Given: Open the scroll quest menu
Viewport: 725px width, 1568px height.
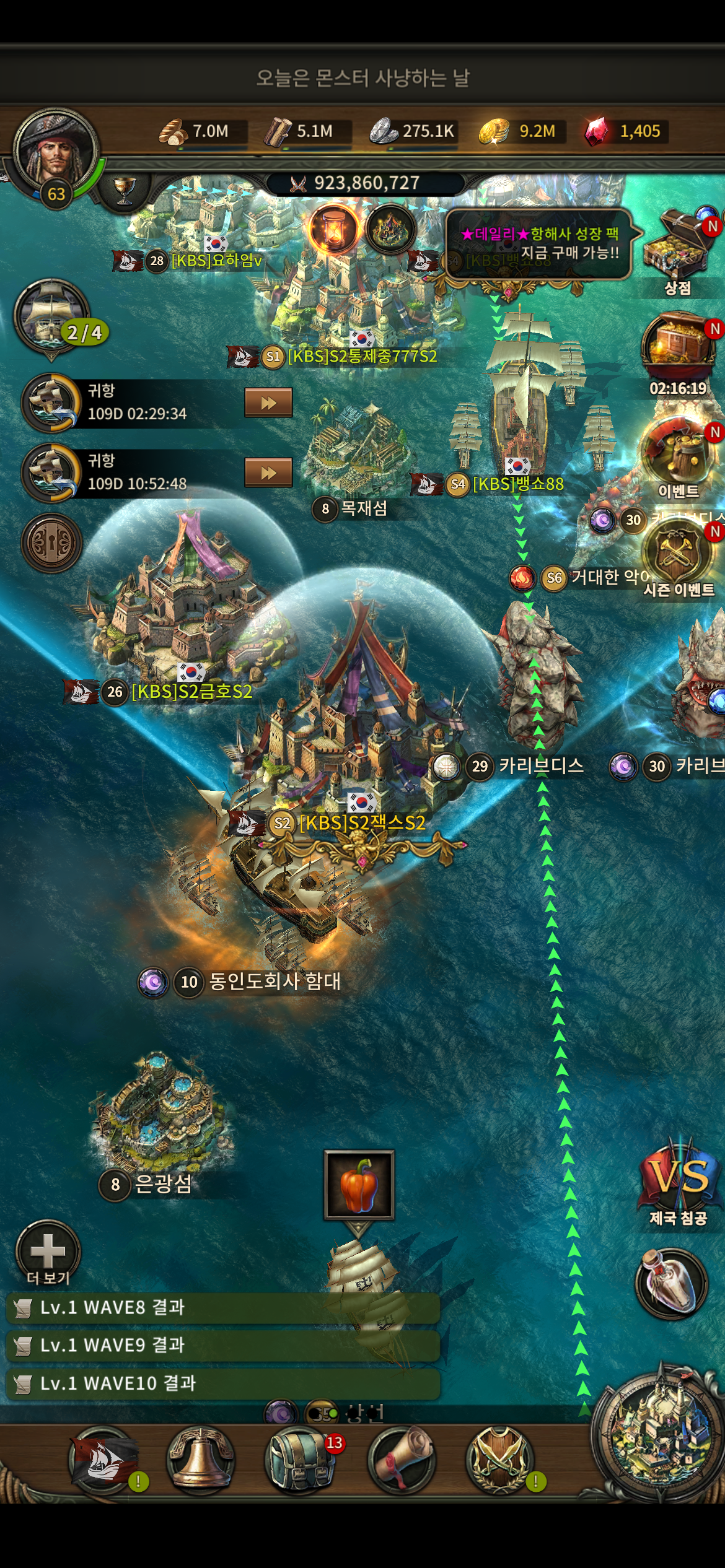Looking at the screenshot, I should pos(401,1460).
